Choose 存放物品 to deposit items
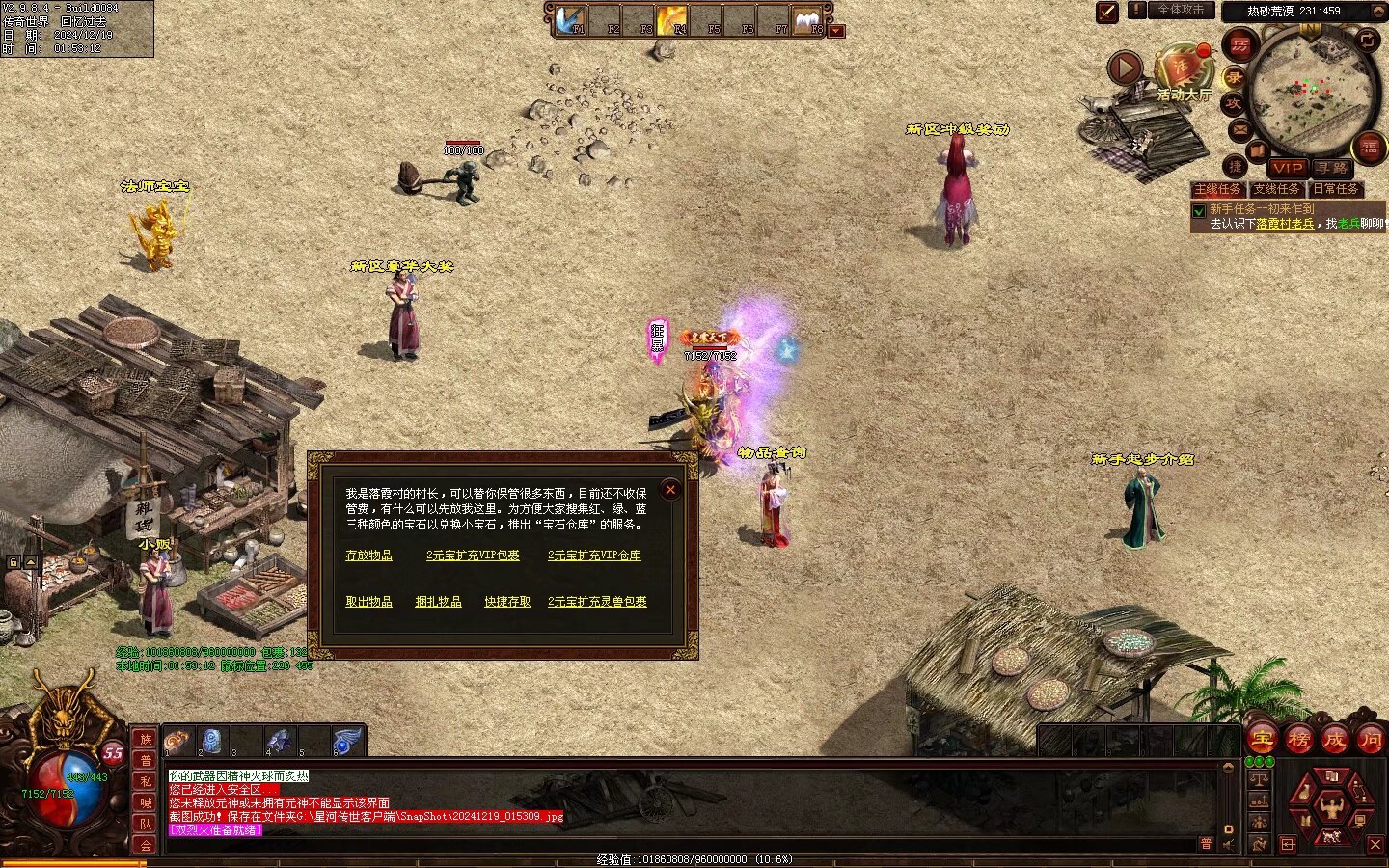This screenshot has height=868, width=1389. click(368, 556)
